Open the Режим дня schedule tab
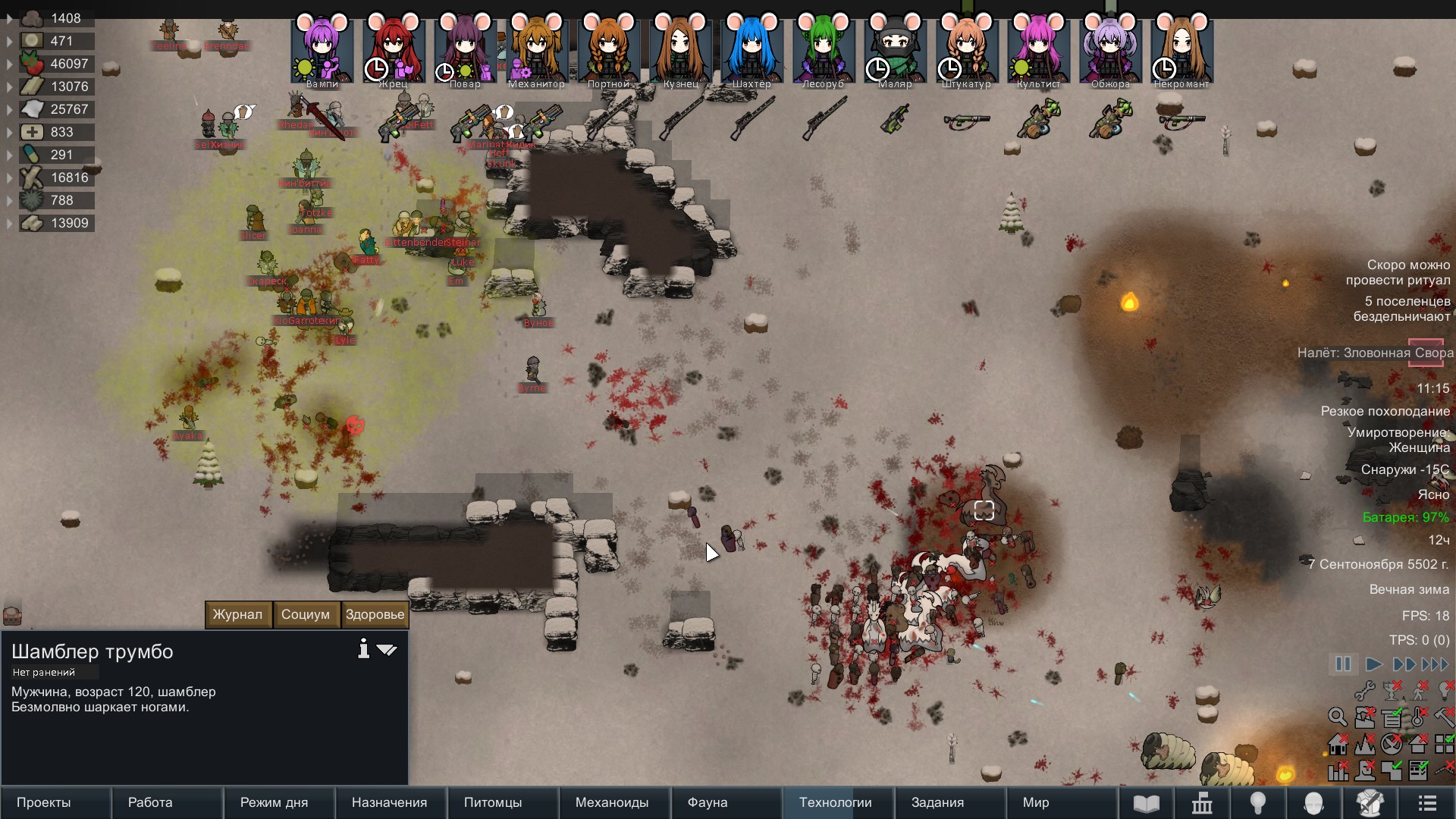This screenshot has height=819, width=1456. point(274,802)
